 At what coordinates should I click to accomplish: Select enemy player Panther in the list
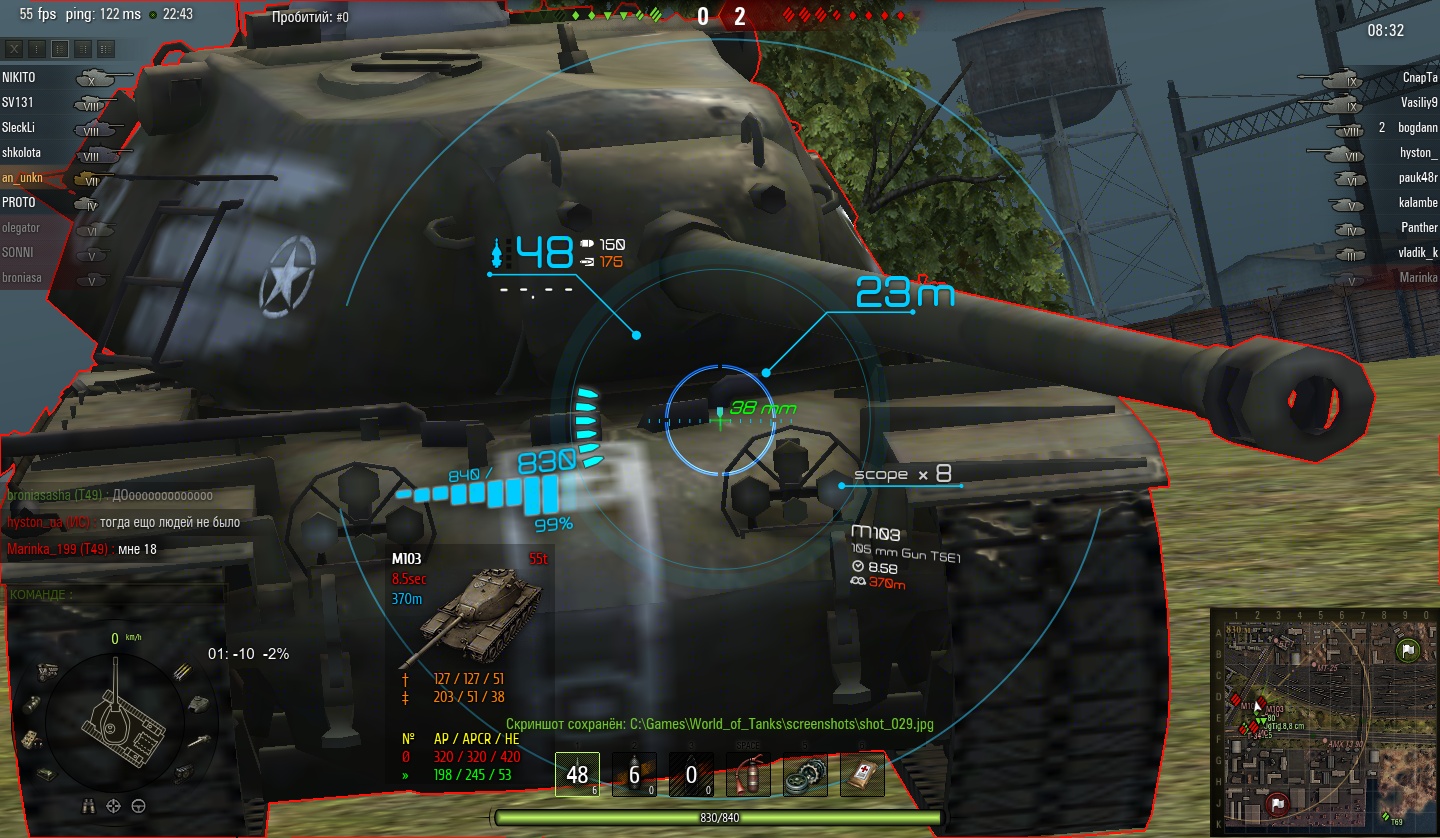1419,227
